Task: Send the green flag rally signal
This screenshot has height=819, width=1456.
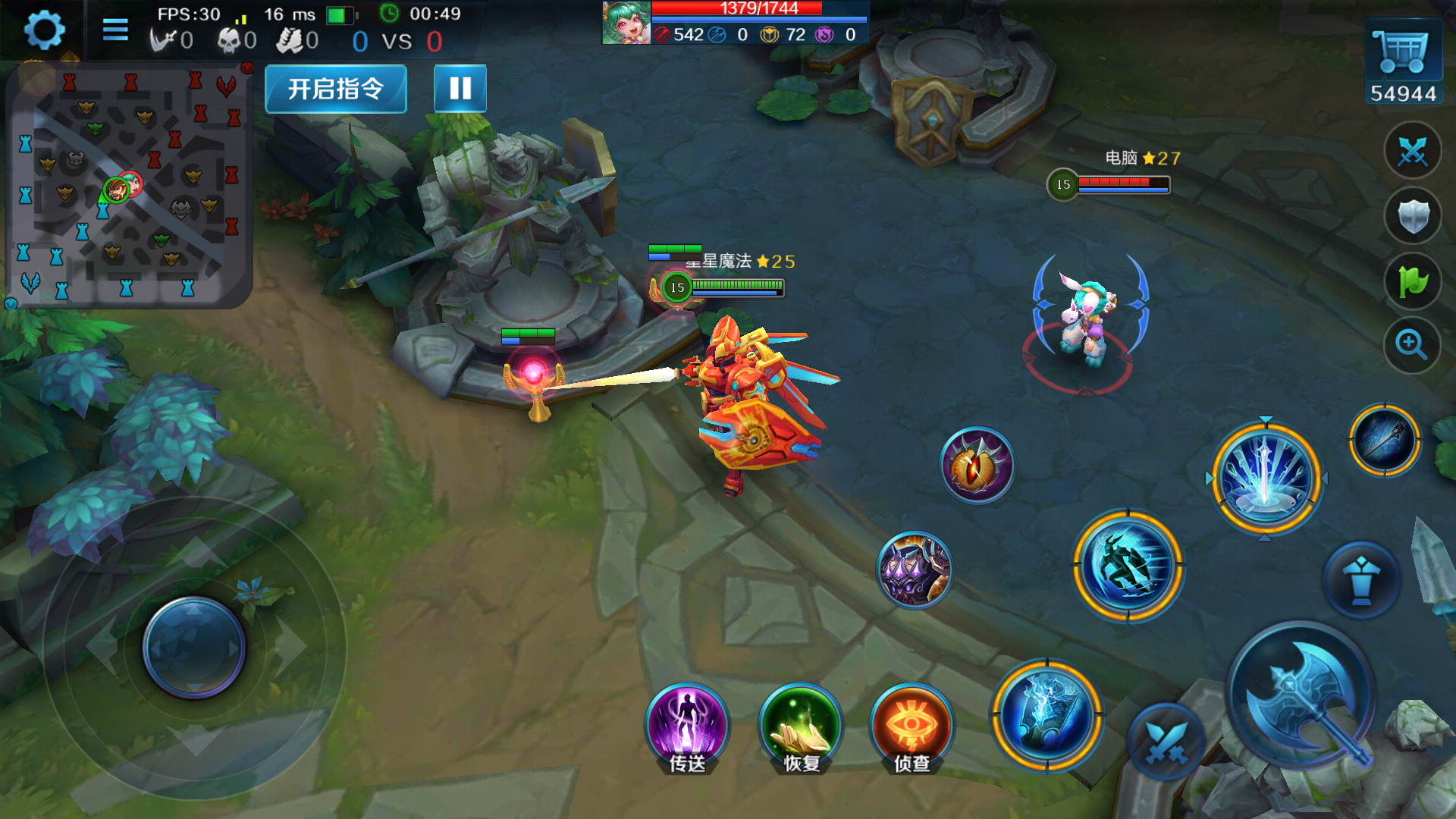Action: pyautogui.click(x=1412, y=282)
